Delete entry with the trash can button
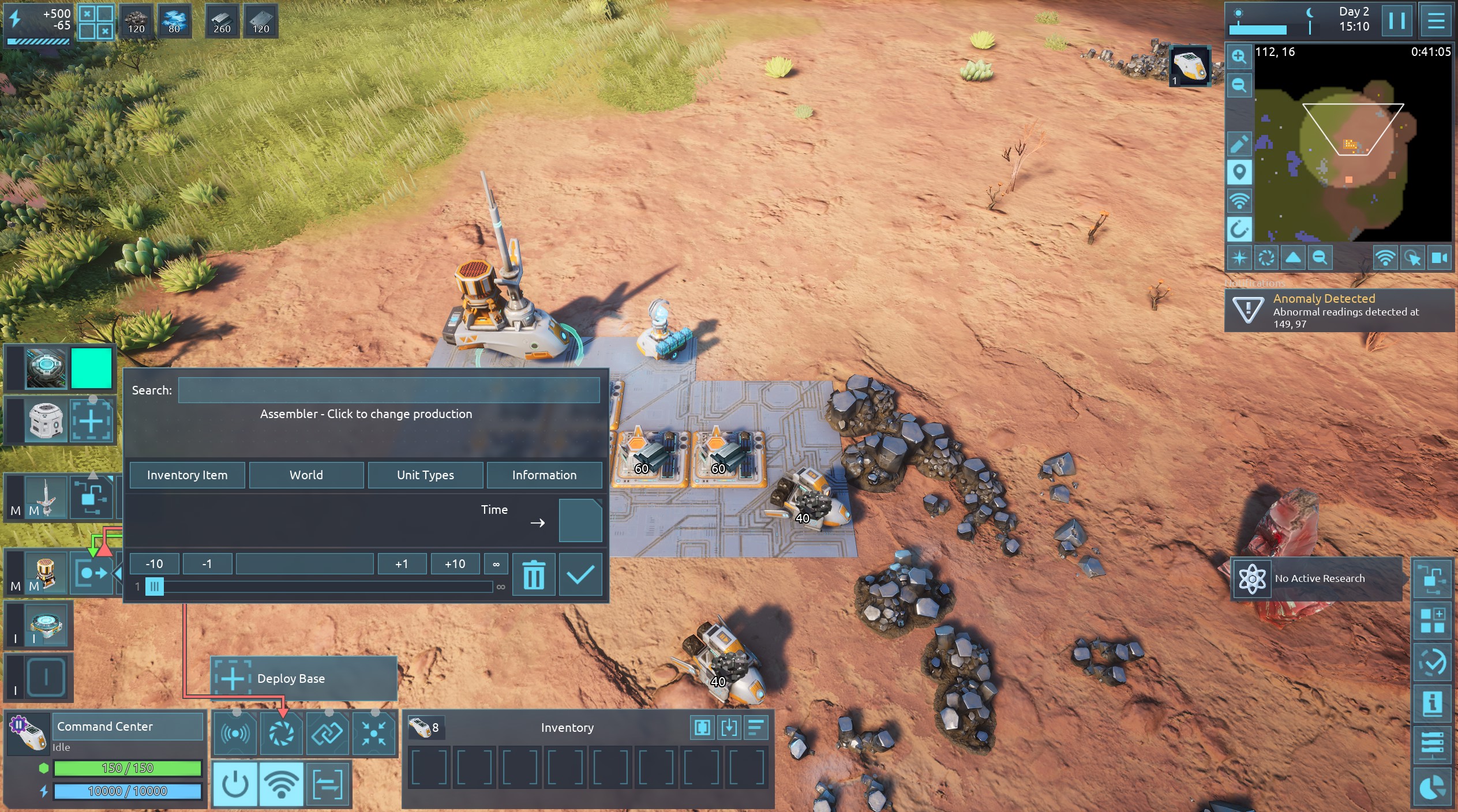This screenshot has height=812, width=1458. point(534,574)
